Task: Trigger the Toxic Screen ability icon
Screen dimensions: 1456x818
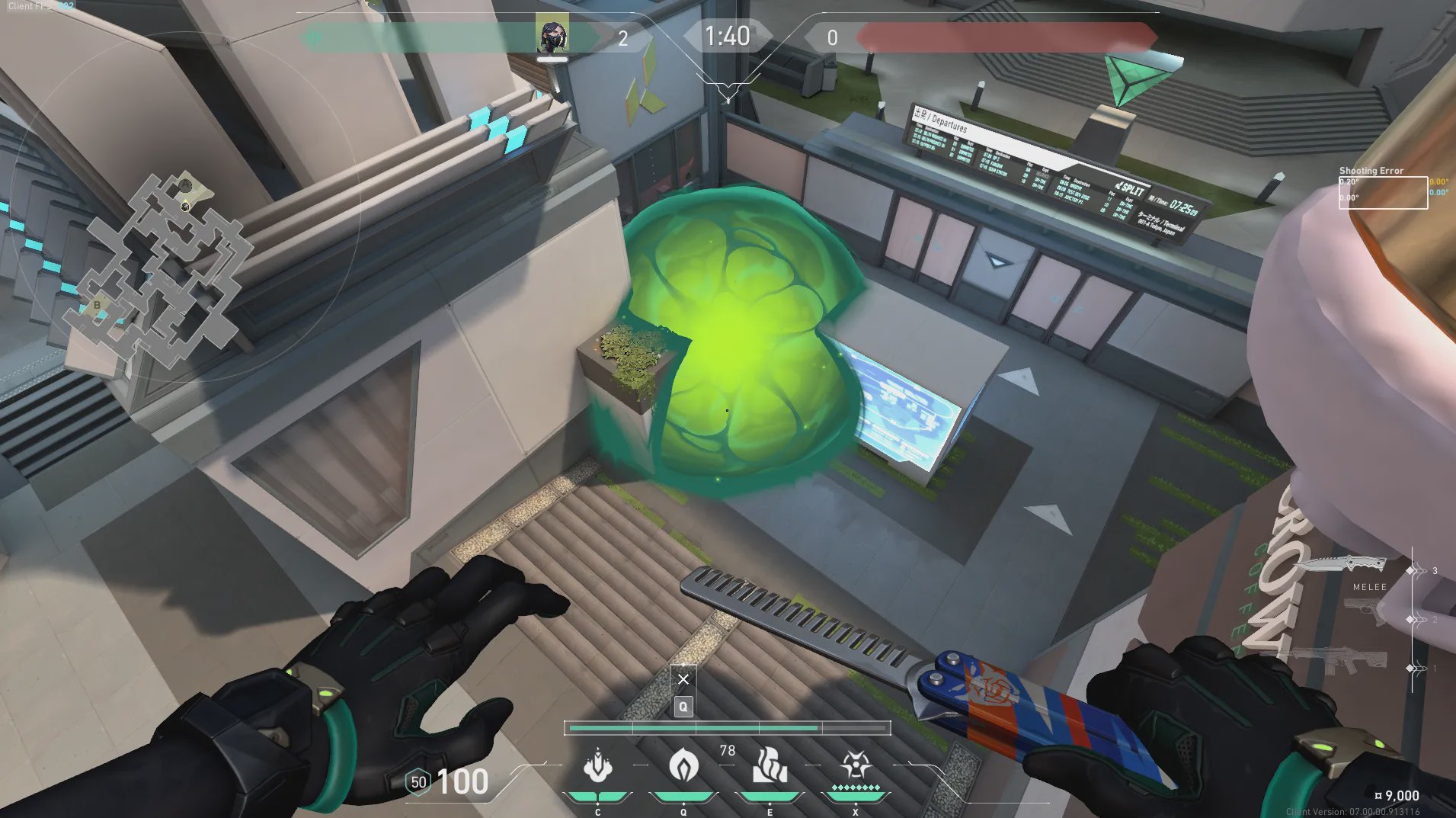Action: pyautogui.click(x=770, y=765)
